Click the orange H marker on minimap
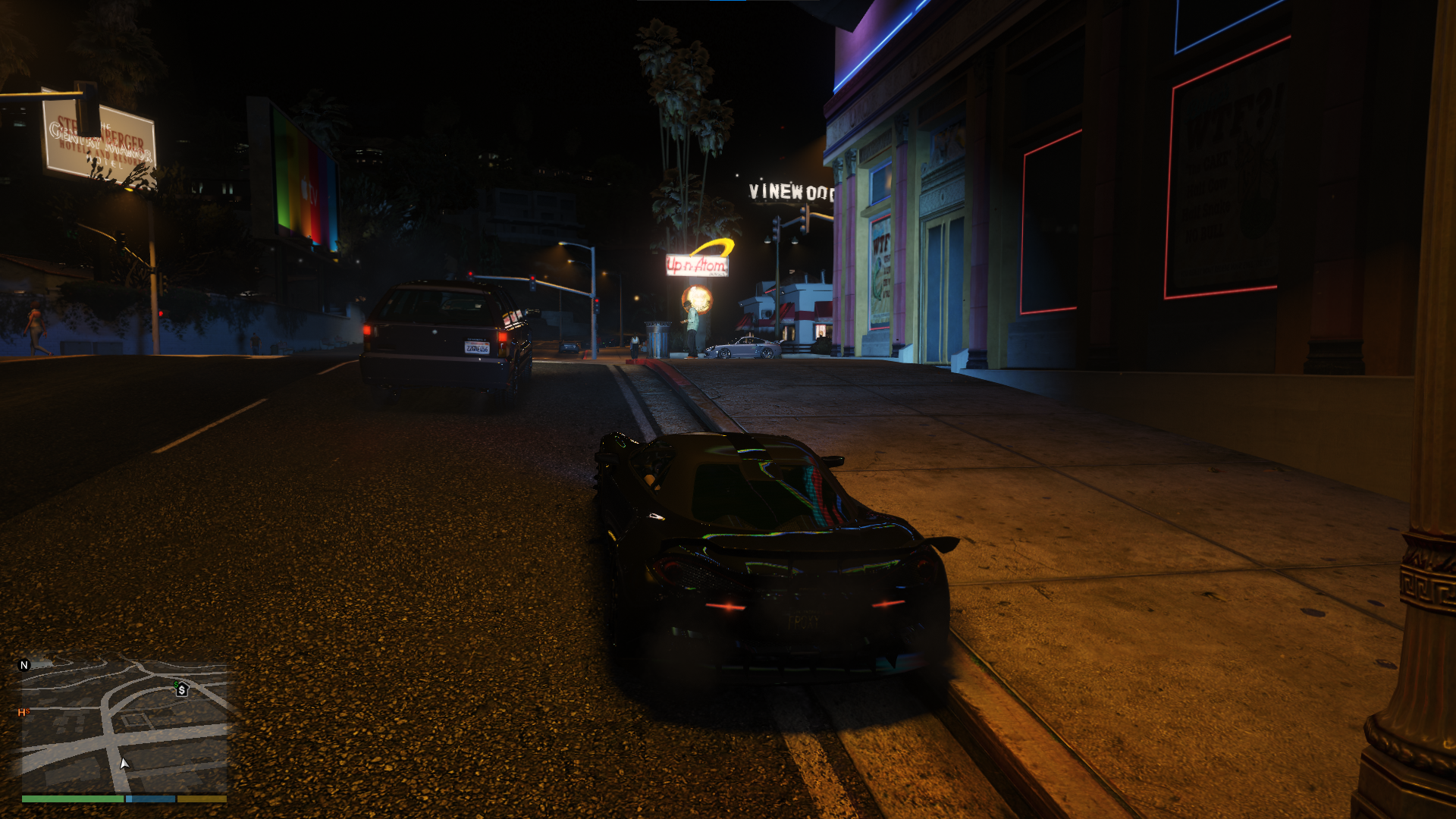1456x819 pixels. (23, 712)
